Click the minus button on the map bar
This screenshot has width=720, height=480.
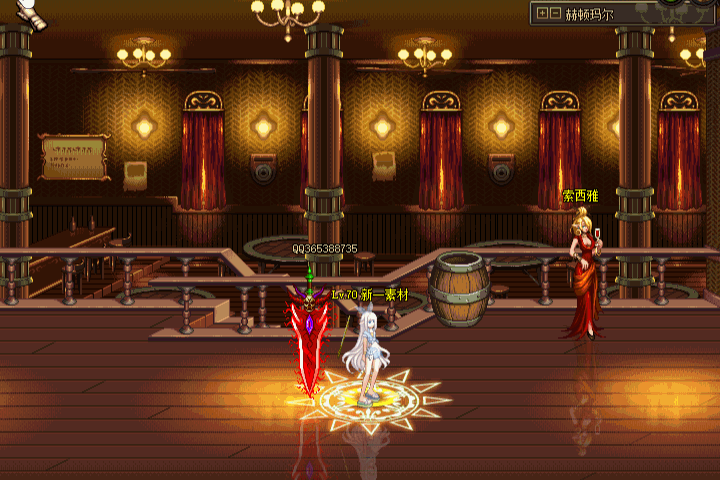[x=555, y=14]
